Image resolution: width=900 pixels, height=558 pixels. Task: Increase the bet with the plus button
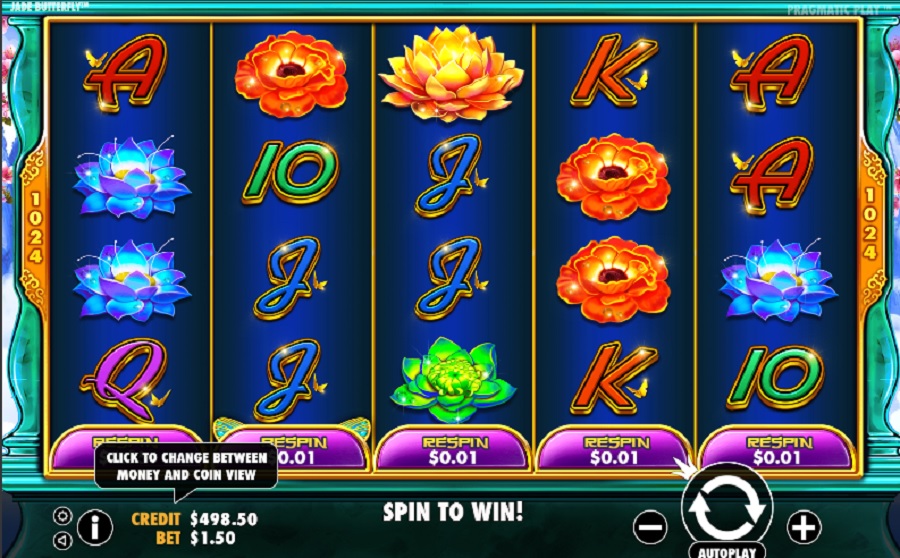(x=804, y=525)
